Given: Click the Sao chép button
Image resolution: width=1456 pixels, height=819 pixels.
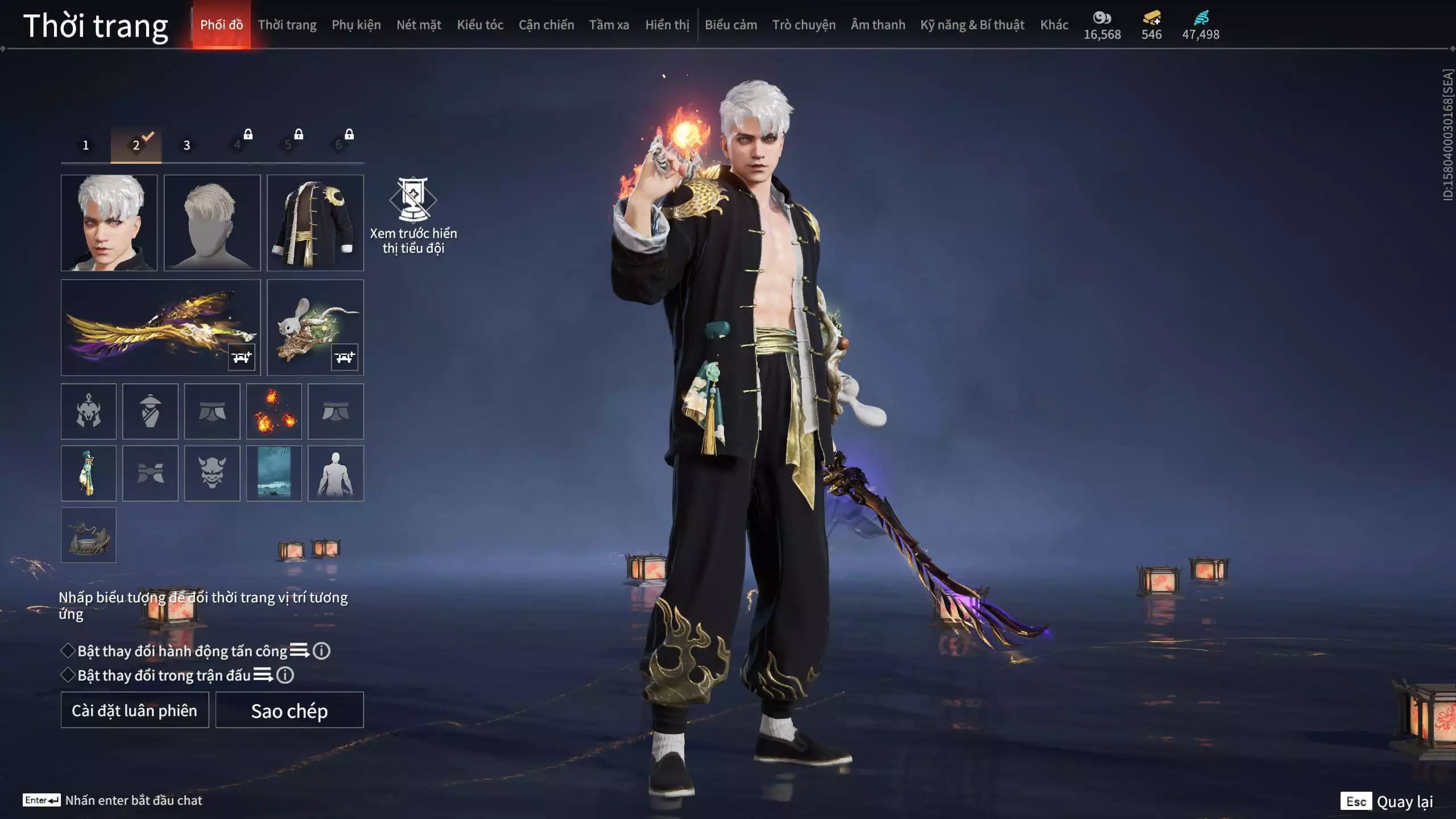Looking at the screenshot, I should tap(289, 710).
